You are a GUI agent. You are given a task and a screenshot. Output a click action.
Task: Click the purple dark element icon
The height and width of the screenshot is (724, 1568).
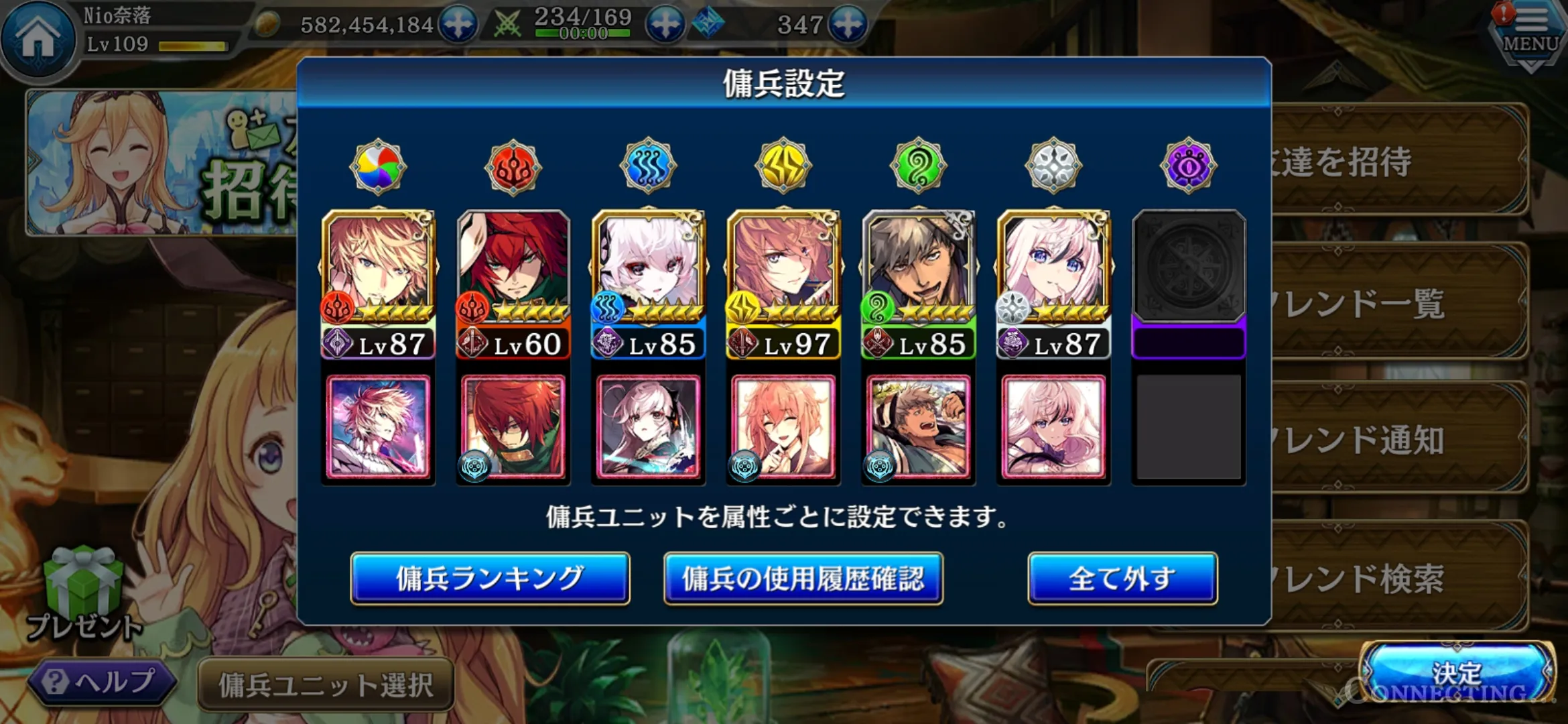pos(1188,167)
